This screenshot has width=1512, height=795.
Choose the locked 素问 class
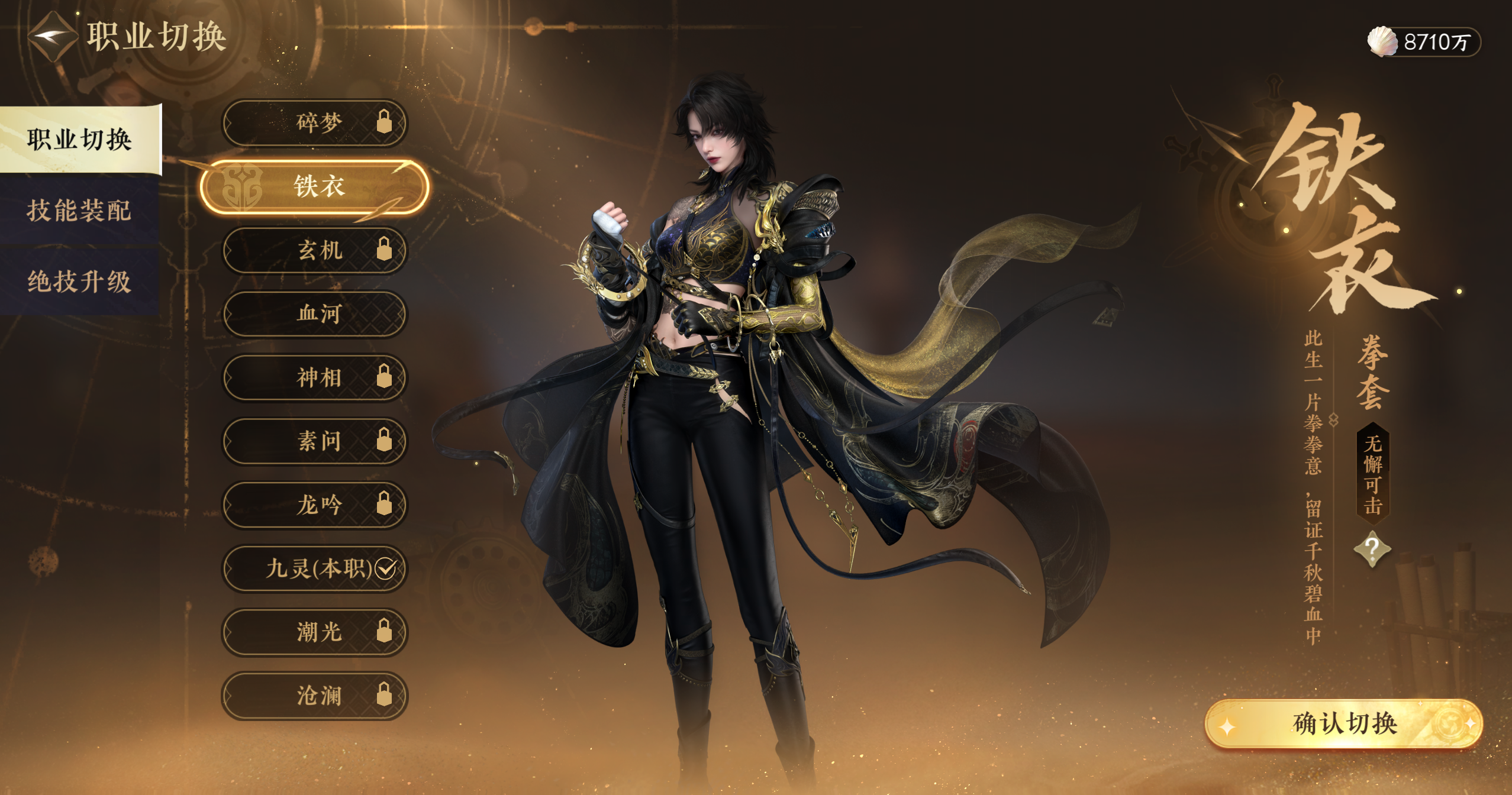pos(315,441)
